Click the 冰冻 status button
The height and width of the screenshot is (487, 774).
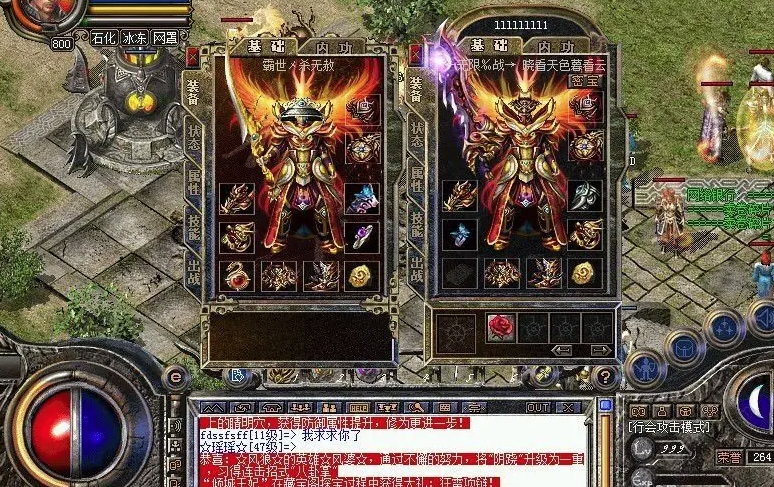coord(135,37)
